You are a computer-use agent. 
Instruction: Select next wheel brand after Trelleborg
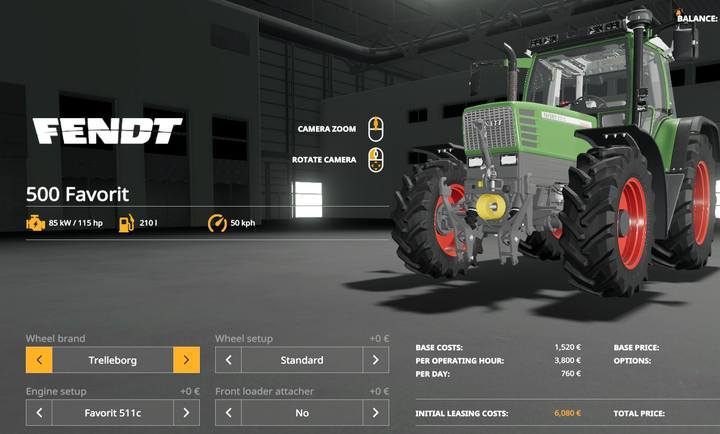(186, 360)
